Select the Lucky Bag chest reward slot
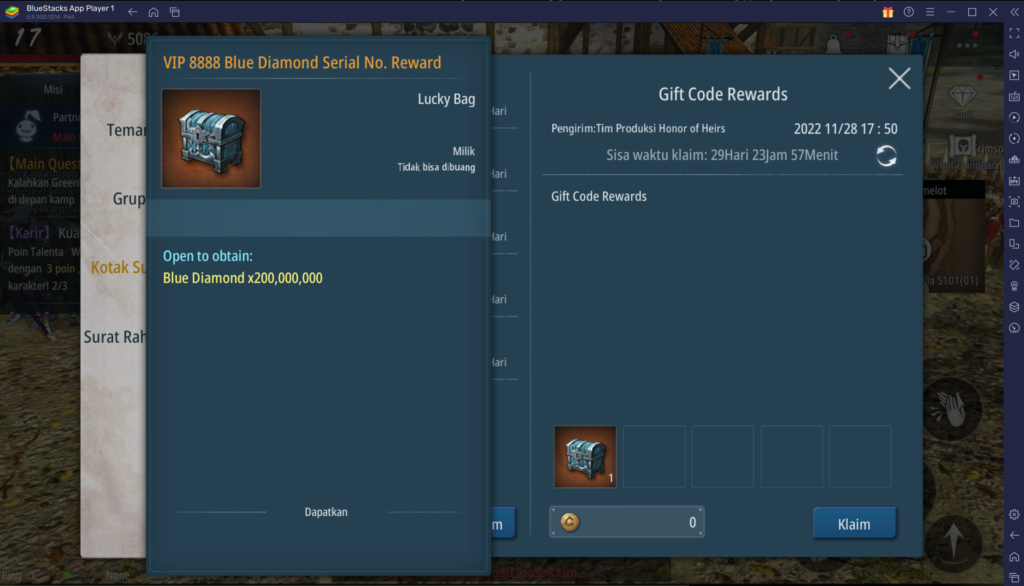The height and width of the screenshot is (586, 1024). [x=585, y=456]
